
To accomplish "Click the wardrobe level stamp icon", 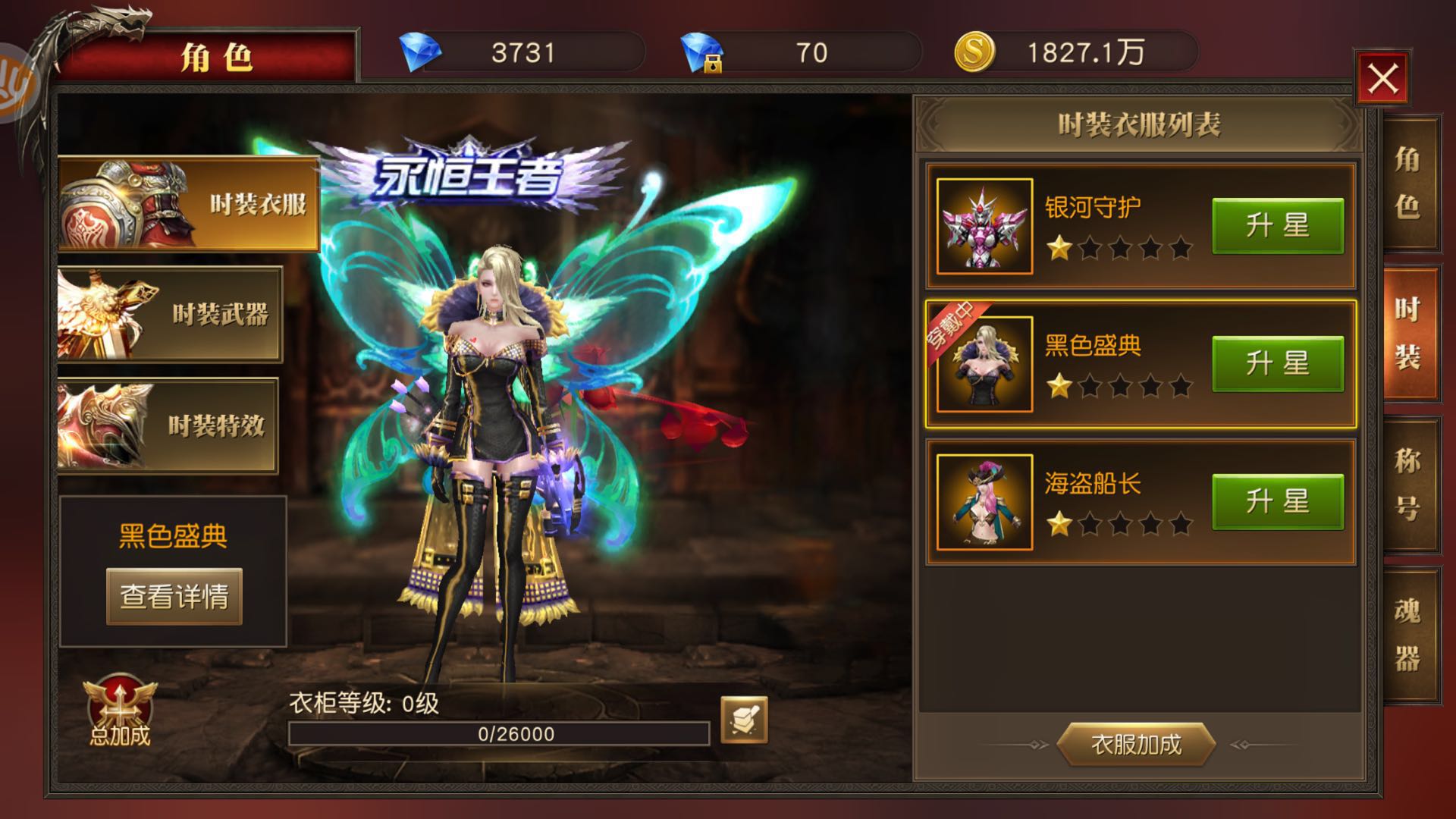I will coord(743,720).
